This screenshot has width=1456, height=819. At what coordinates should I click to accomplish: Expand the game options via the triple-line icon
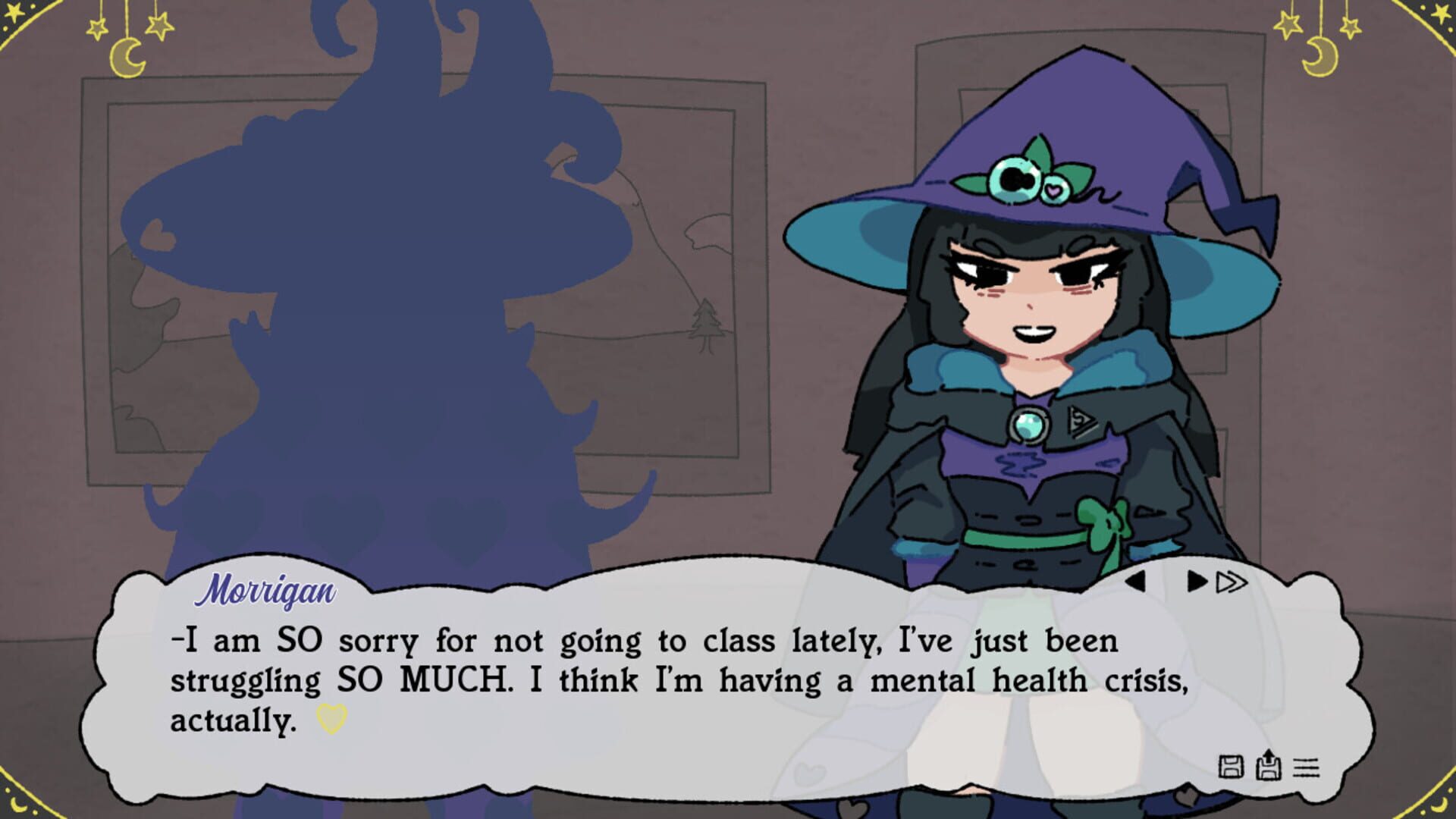1306,766
